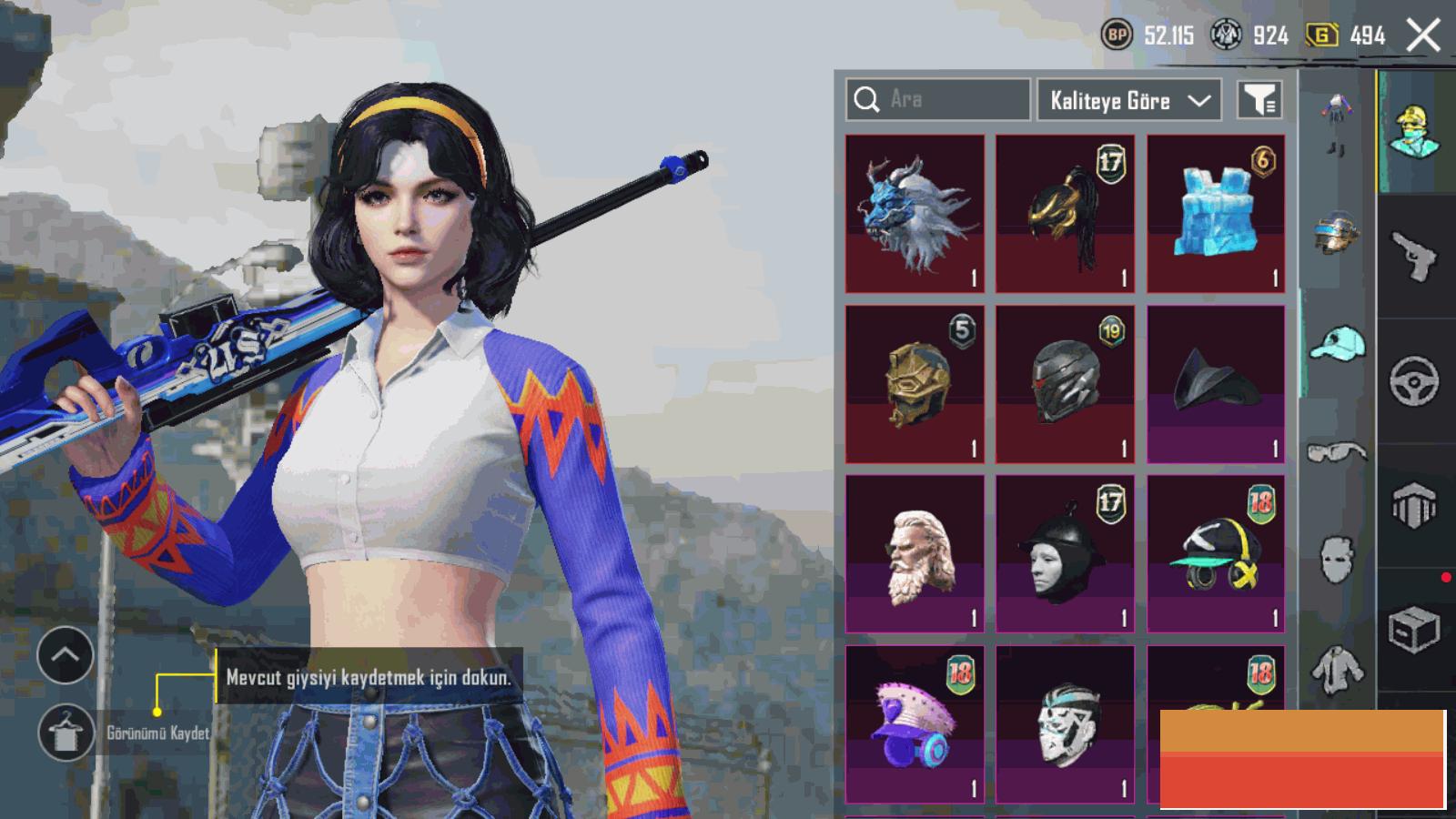Pick the black hooded mask face
The height and width of the screenshot is (819, 1456).
coord(1065,553)
